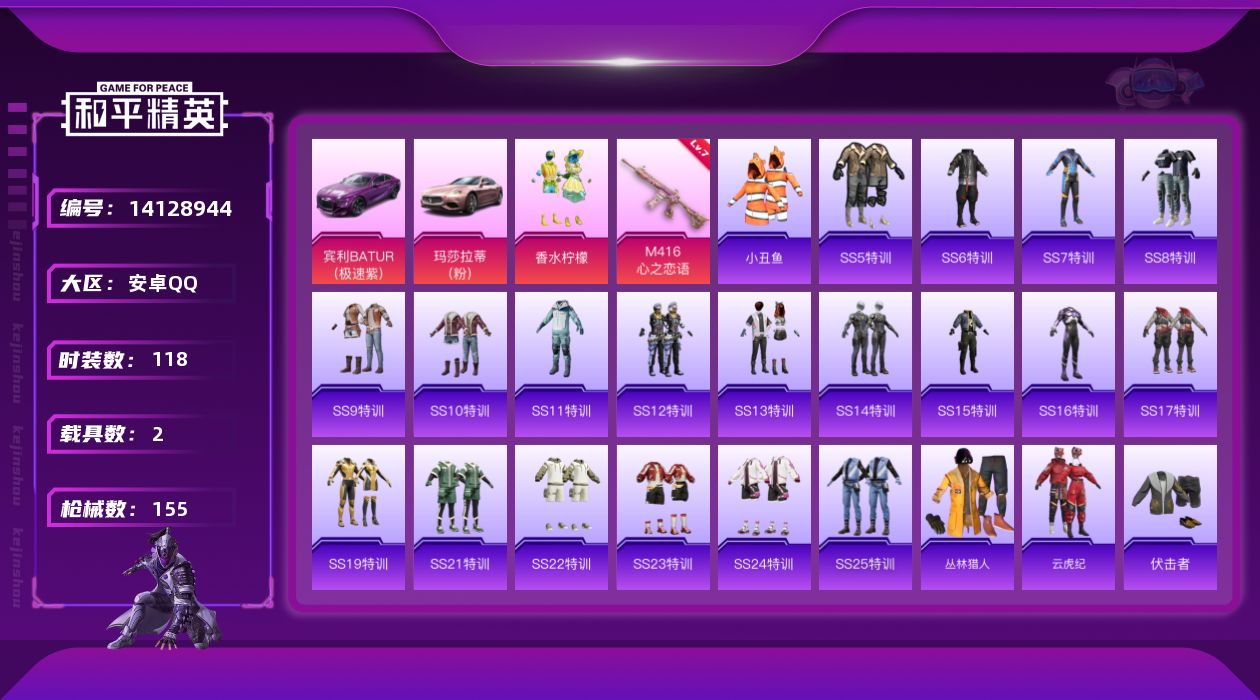Select the SS9特训 outfit tile
The image size is (1260, 700).
tap(358, 364)
